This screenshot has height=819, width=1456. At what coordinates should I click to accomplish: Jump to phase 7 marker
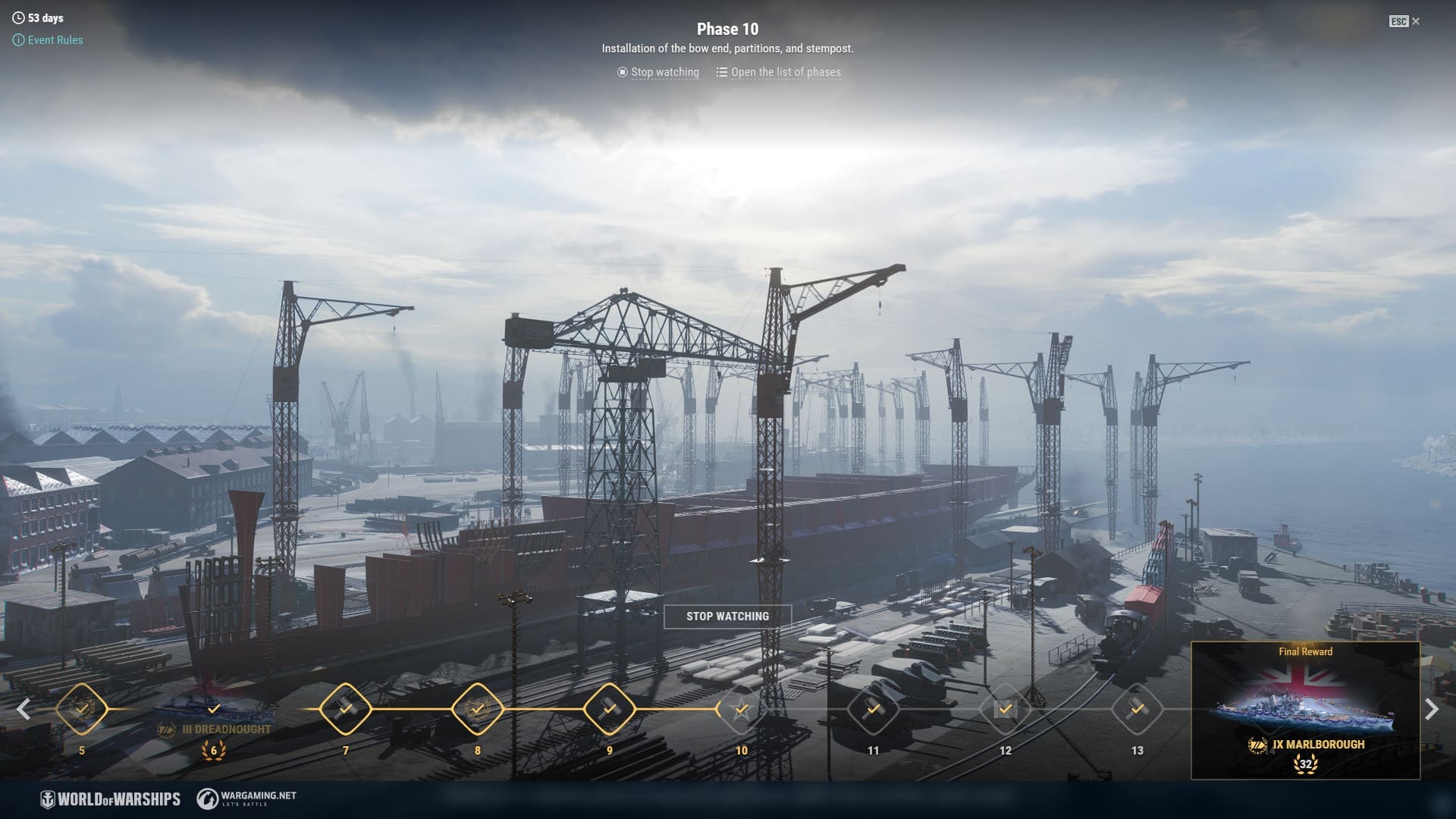click(x=346, y=709)
